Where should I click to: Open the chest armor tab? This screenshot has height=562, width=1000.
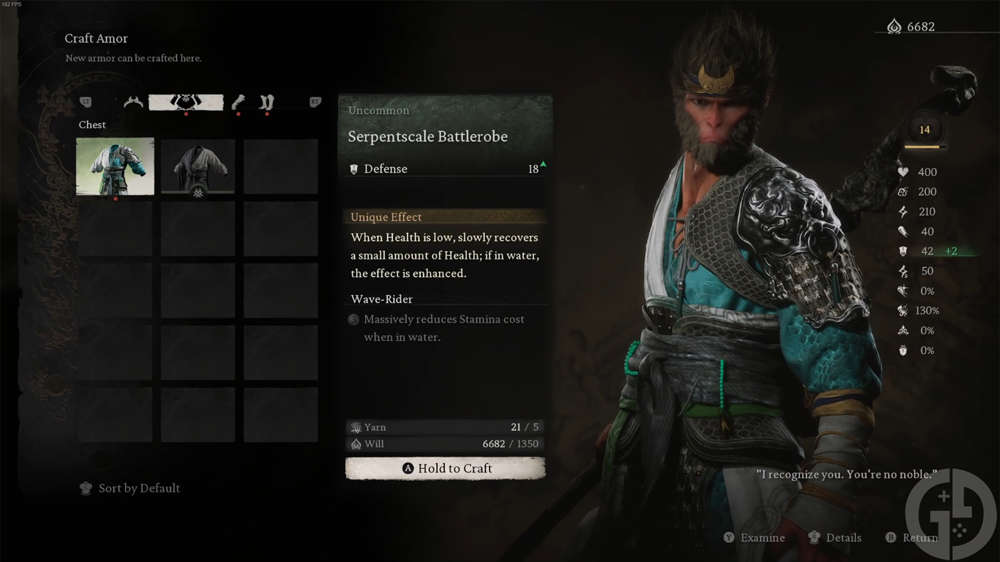(x=185, y=102)
